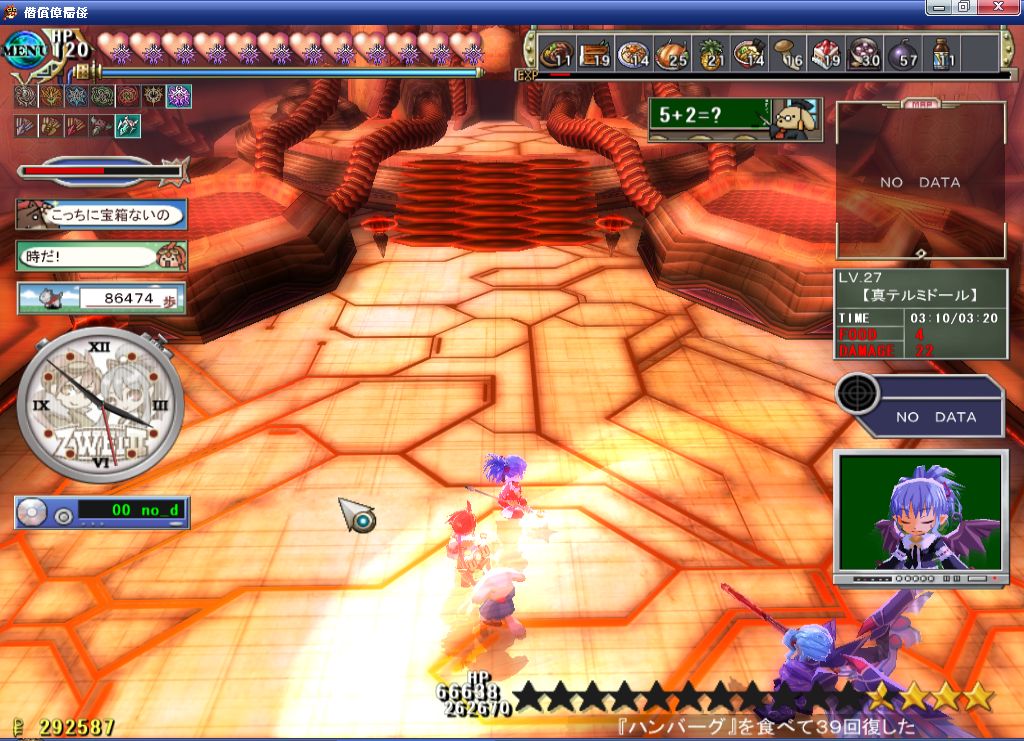Open the radar NO DATA panel
The height and width of the screenshot is (741, 1024).
click(920, 407)
